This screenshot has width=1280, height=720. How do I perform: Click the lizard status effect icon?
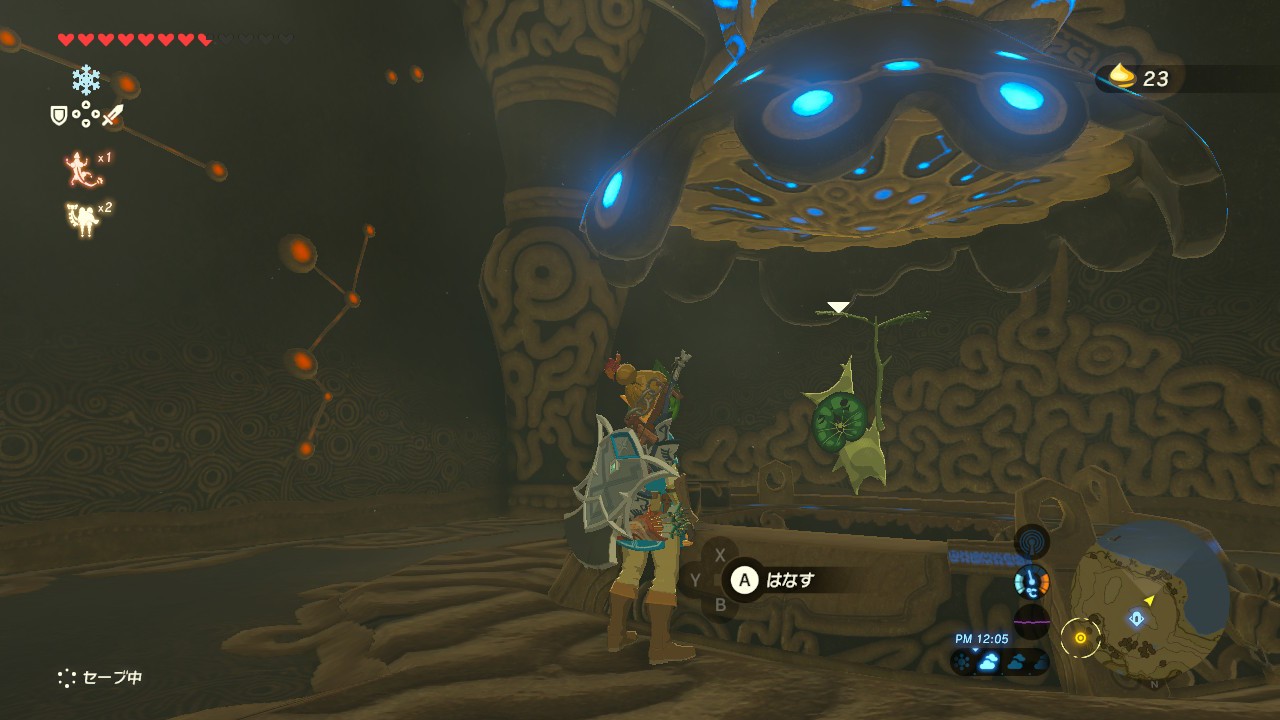[82, 169]
